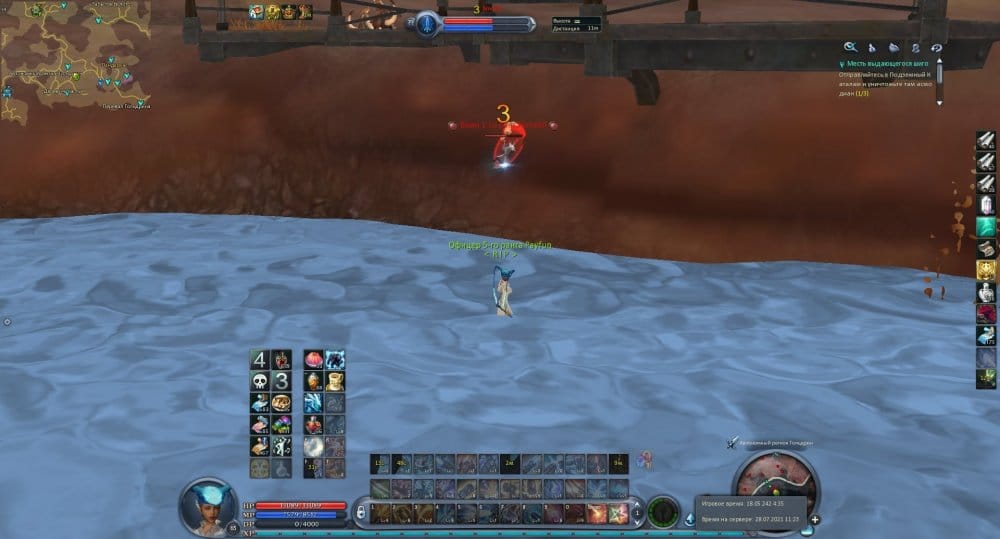Select the large number 4 slot
The image size is (1000, 539).
[259, 359]
